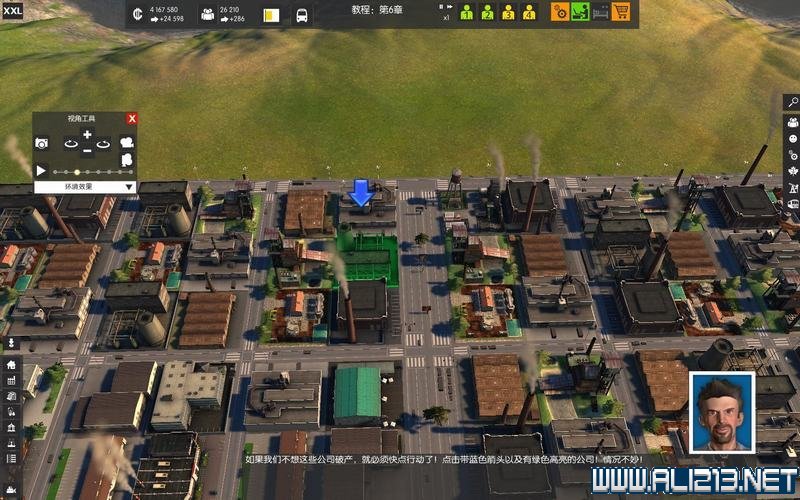Image resolution: width=800 pixels, height=500 pixels.
Task: Open the bus transport panel
Action: coord(302,15)
